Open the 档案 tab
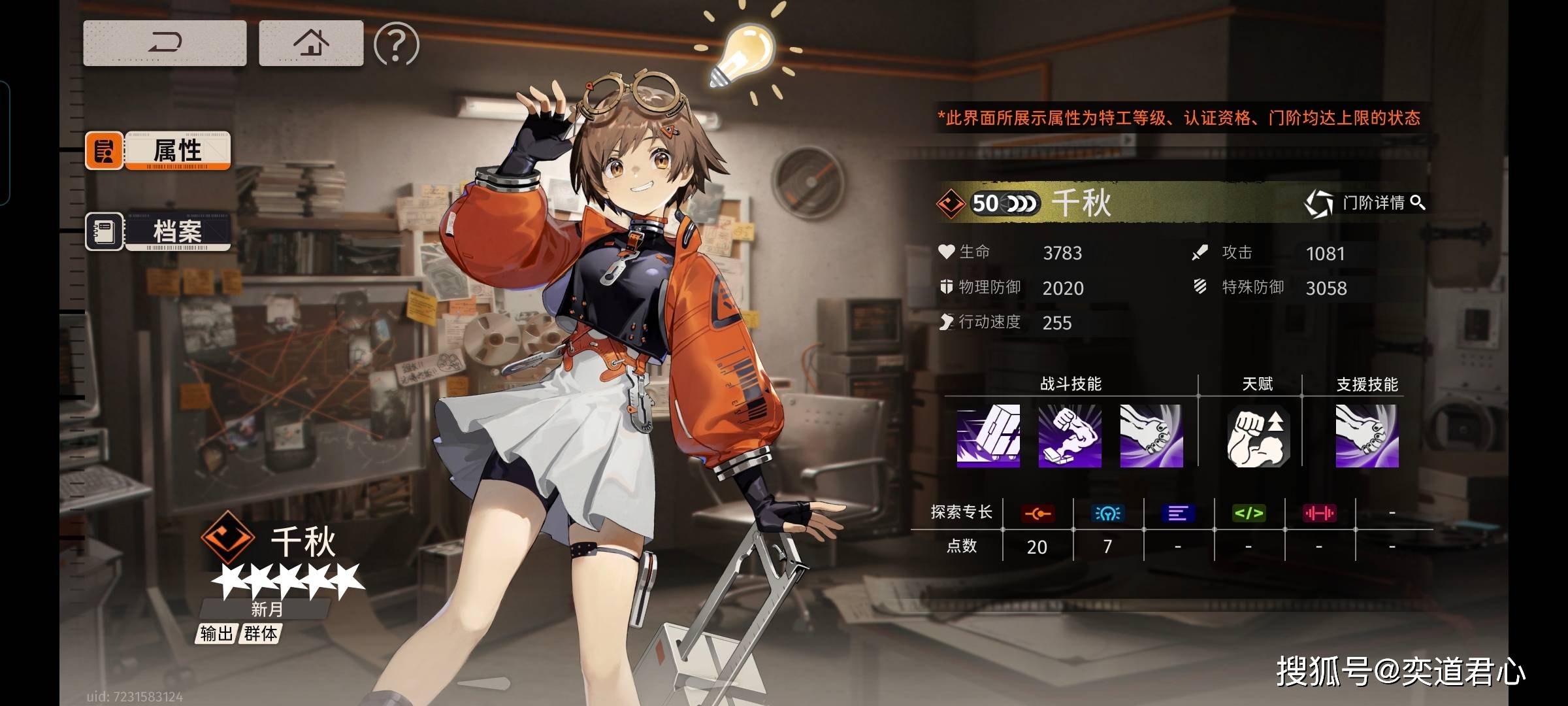 [x=158, y=231]
